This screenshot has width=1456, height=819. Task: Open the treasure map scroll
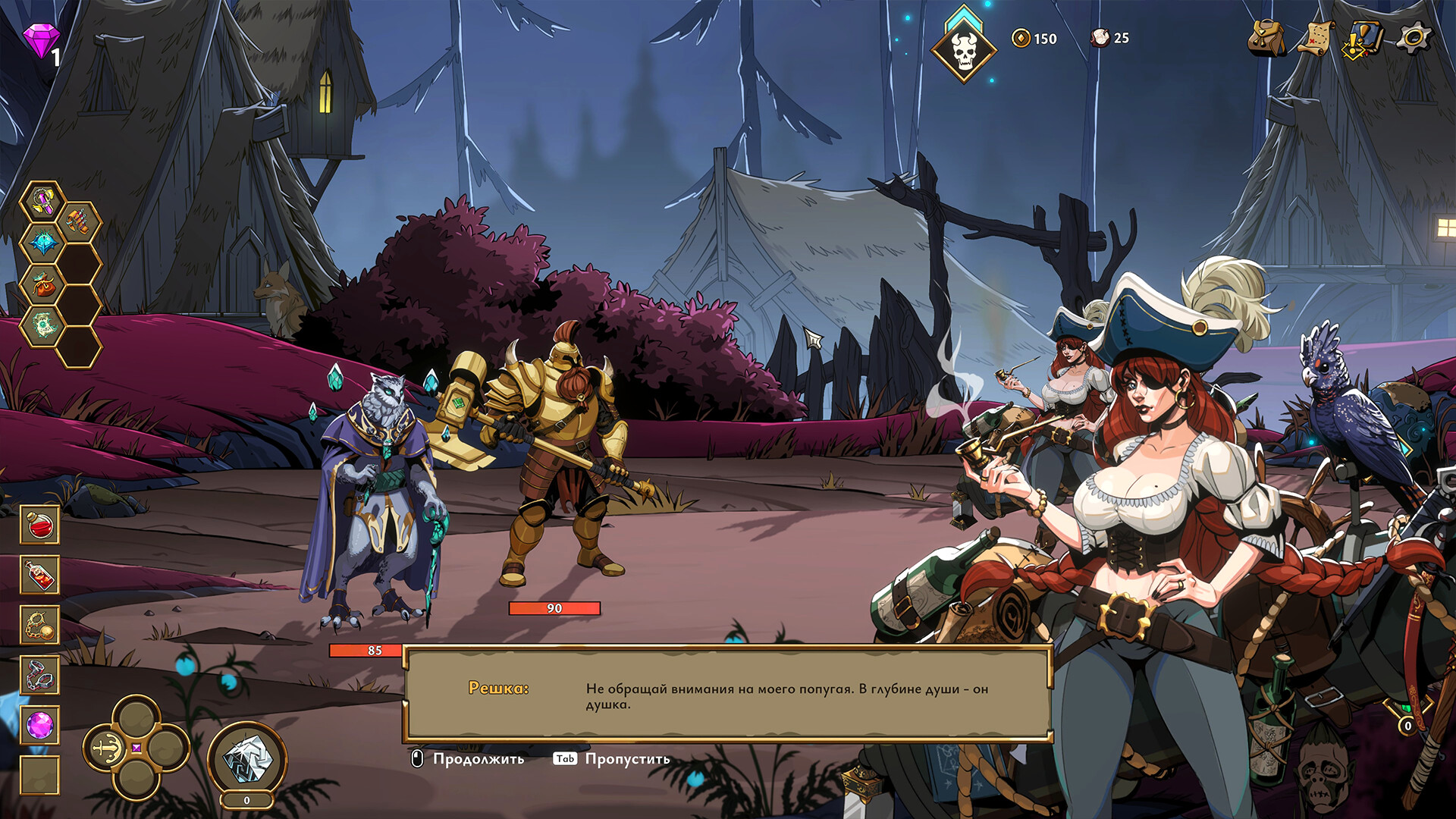(1316, 38)
